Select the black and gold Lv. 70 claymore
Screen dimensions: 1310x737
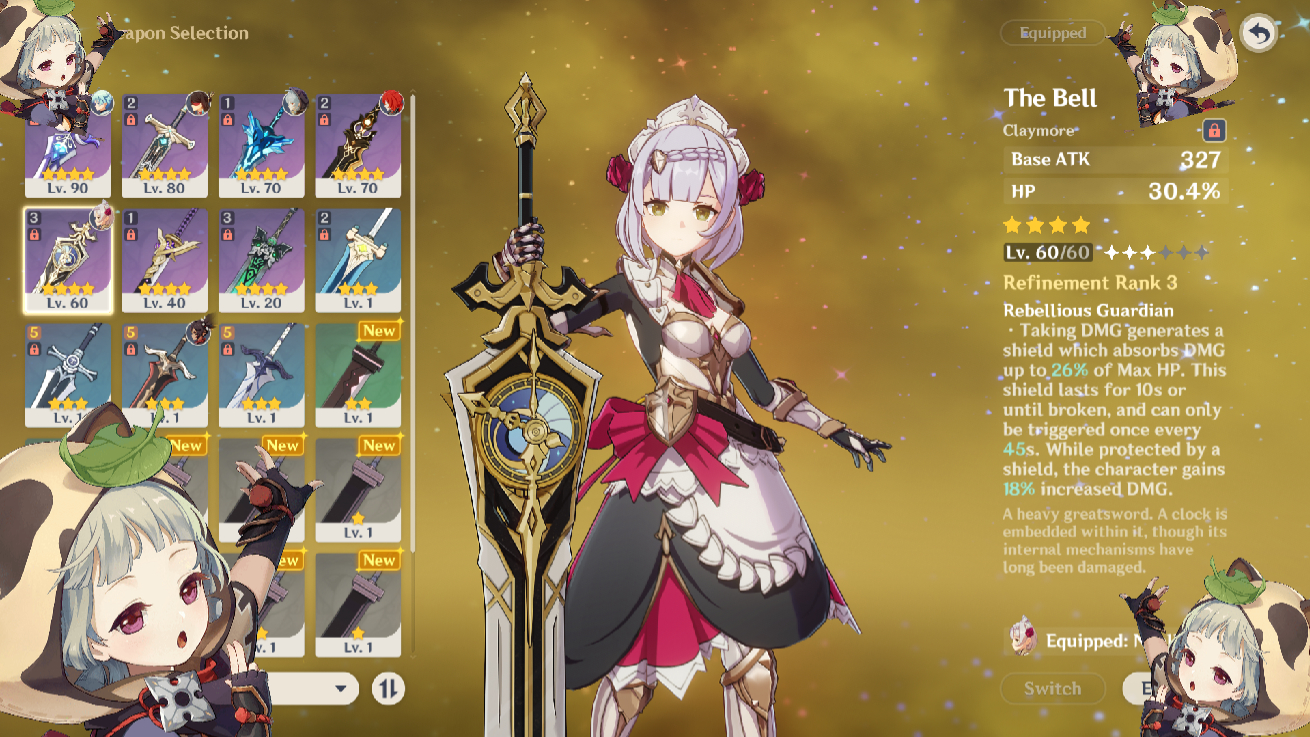[x=358, y=145]
